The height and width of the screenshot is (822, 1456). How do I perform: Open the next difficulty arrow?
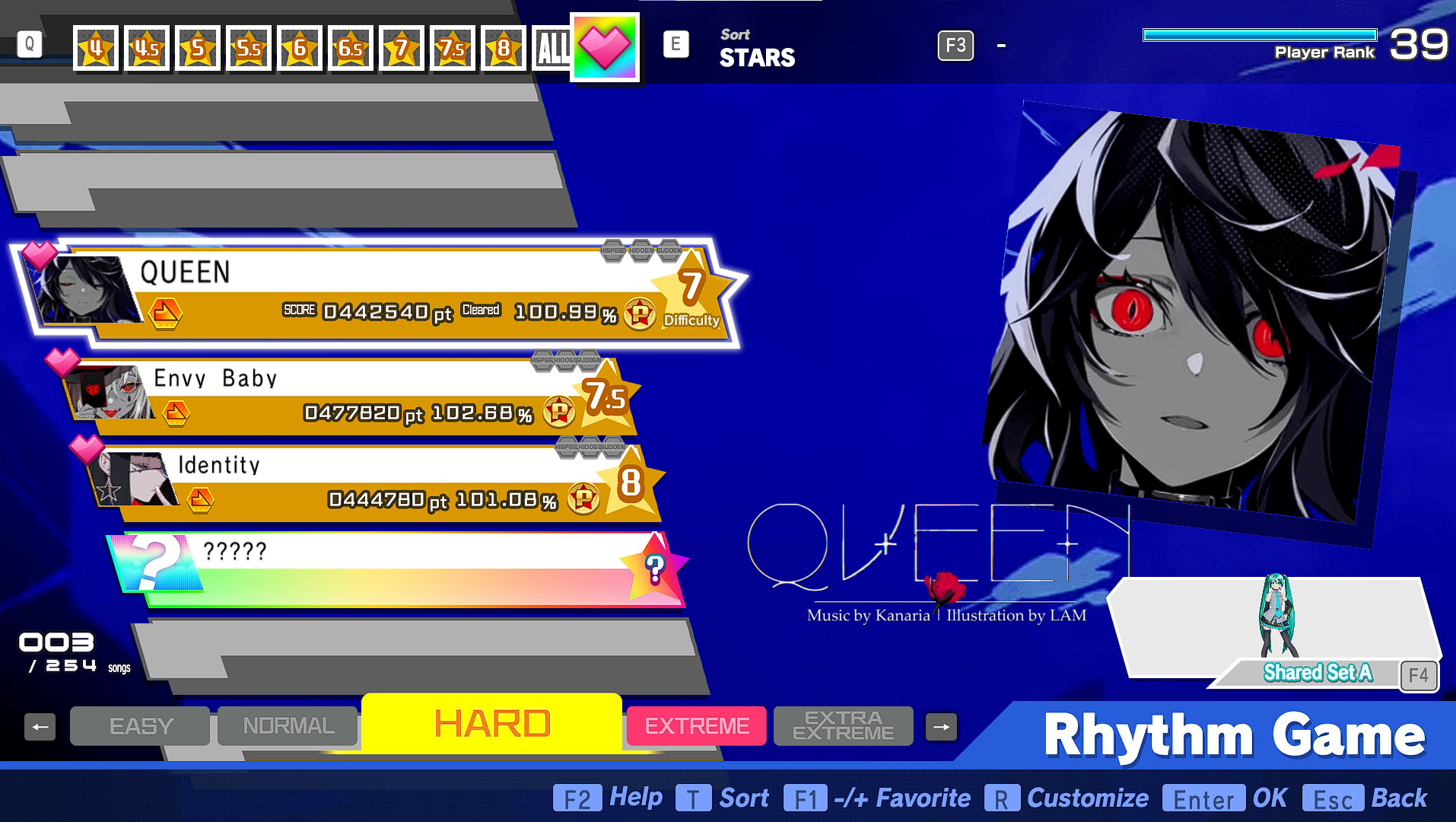tap(940, 726)
